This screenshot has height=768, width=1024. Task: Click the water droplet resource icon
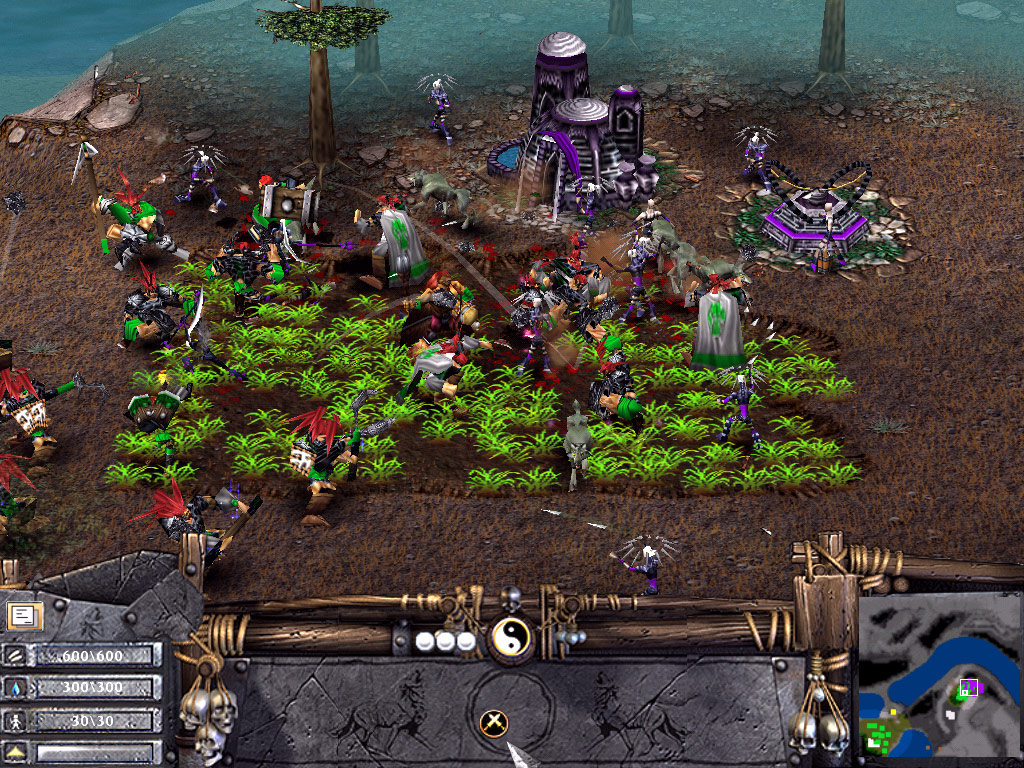click(x=16, y=688)
